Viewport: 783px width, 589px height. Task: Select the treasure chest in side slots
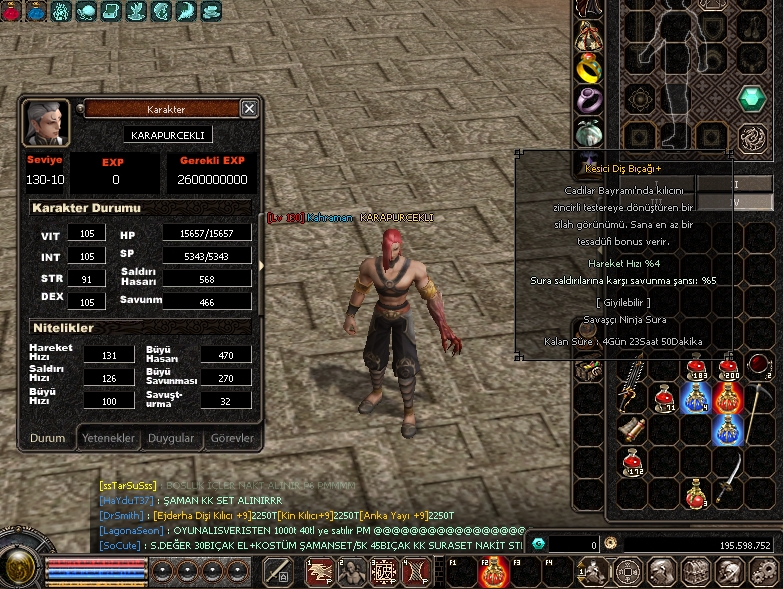(587, 369)
